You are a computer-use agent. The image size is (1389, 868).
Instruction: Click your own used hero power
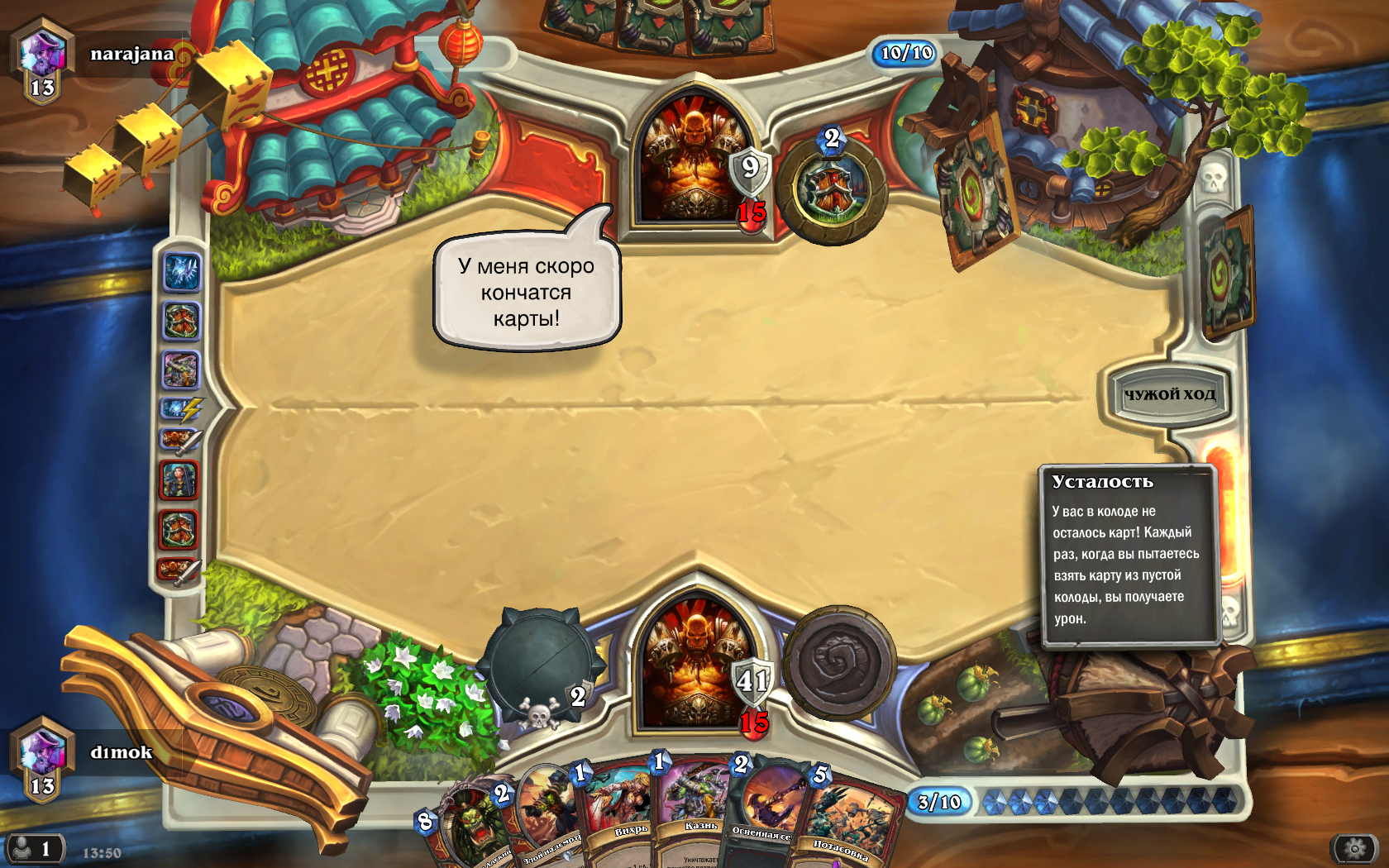(839, 662)
